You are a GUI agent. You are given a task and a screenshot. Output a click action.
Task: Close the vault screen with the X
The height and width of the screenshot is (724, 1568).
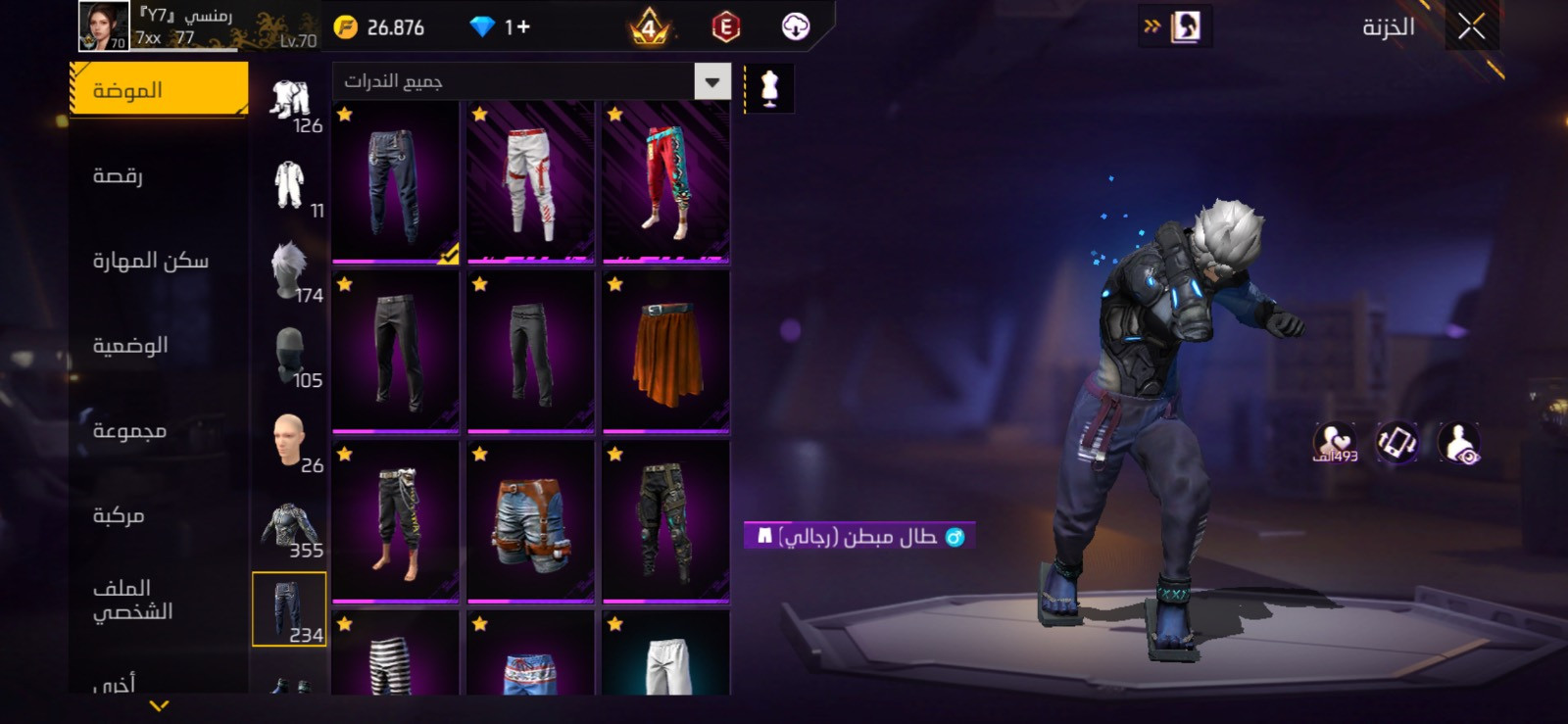pos(1471,27)
